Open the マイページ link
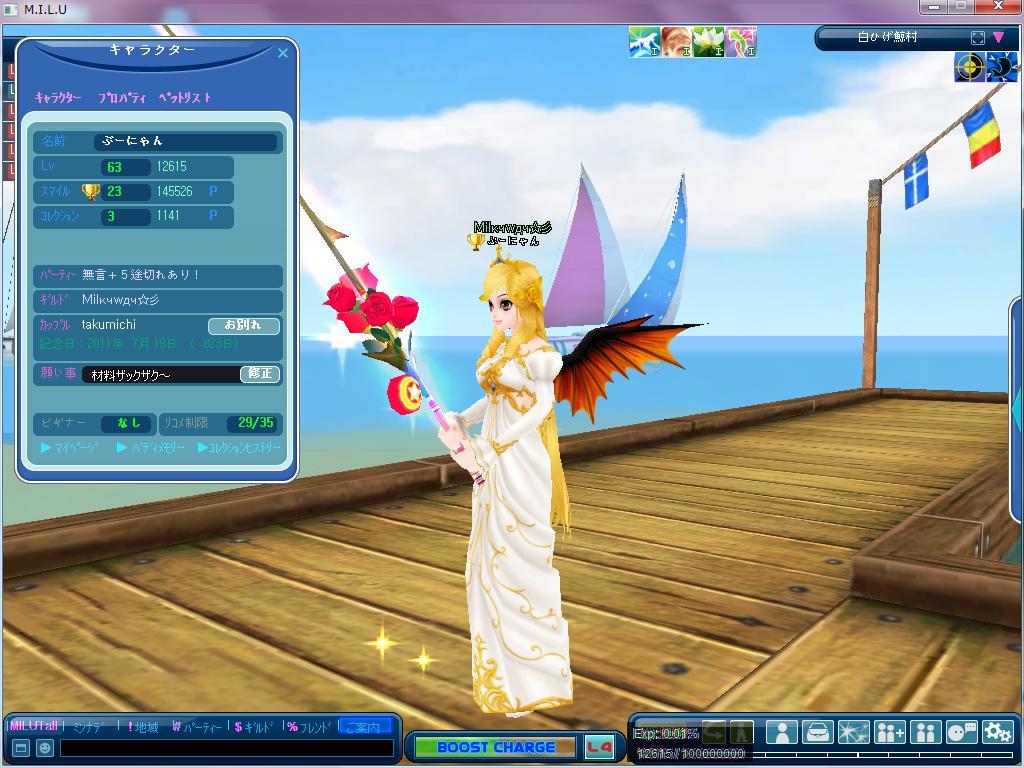1024x768 pixels. (70, 448)
